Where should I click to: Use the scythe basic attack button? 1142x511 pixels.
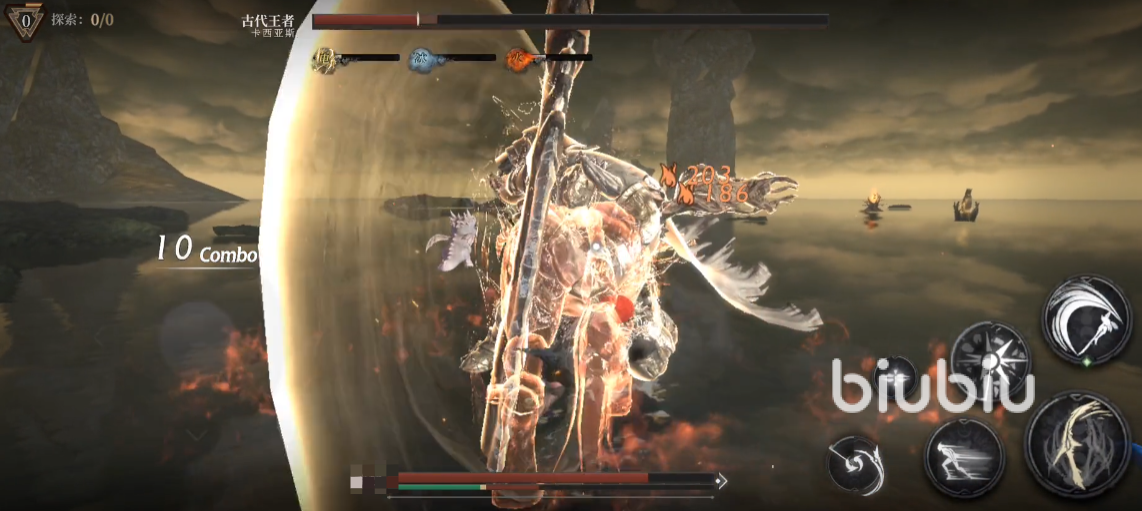tap(1076, 441)
